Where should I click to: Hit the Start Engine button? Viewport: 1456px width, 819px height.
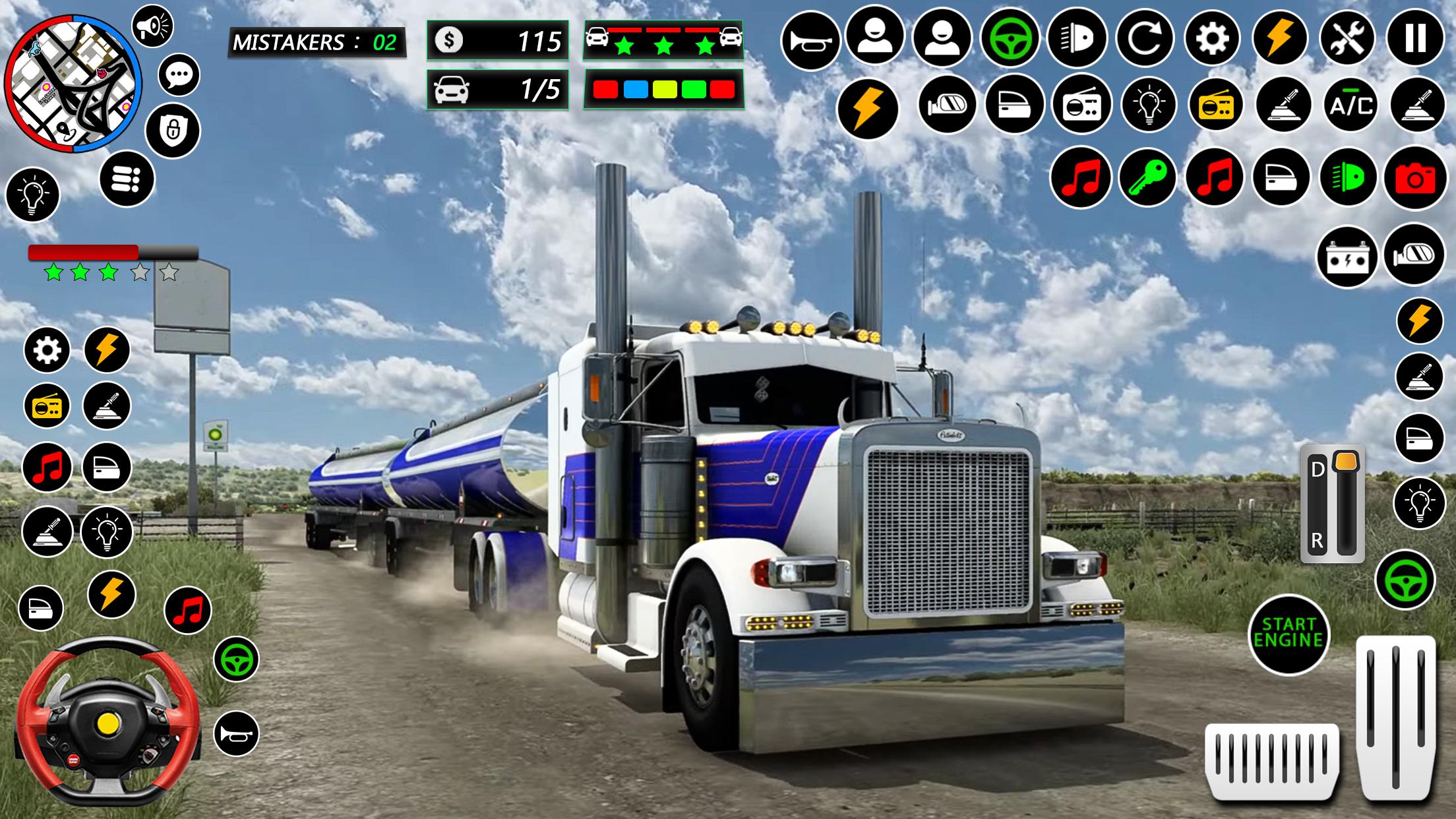coord(1289,634)
